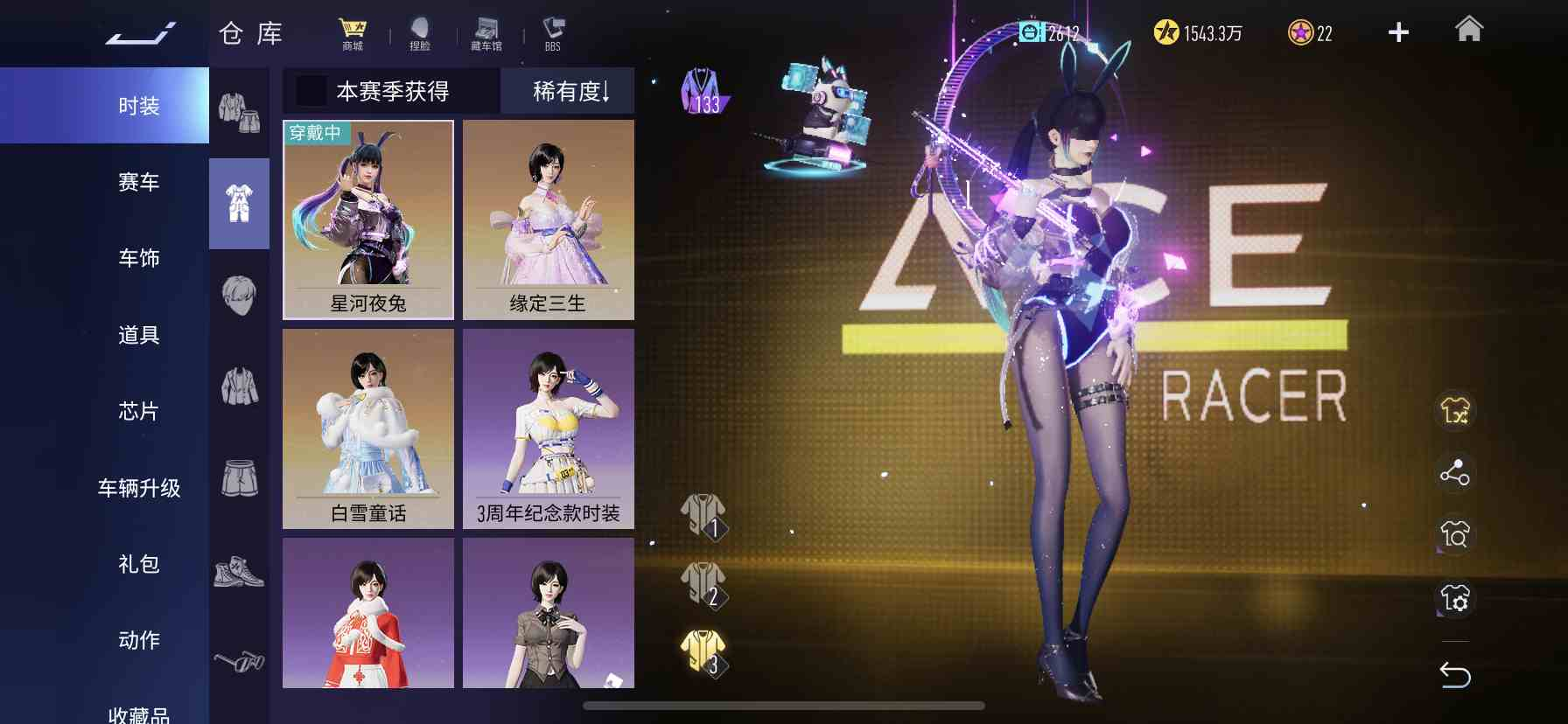
Task: Return to the home screen
Action: pos(1469,31)
